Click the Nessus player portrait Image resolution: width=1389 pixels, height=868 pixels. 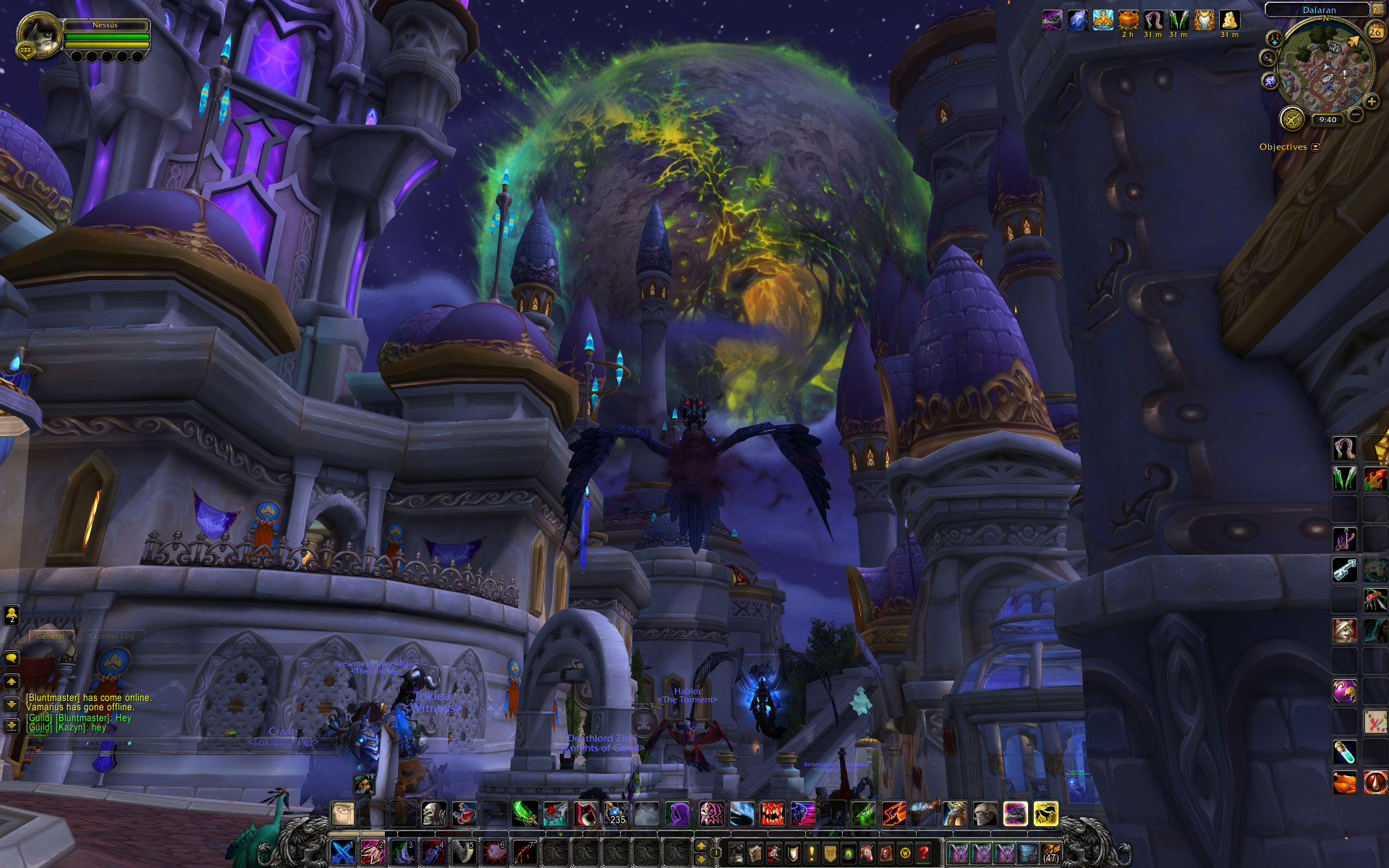coord(39,35)
